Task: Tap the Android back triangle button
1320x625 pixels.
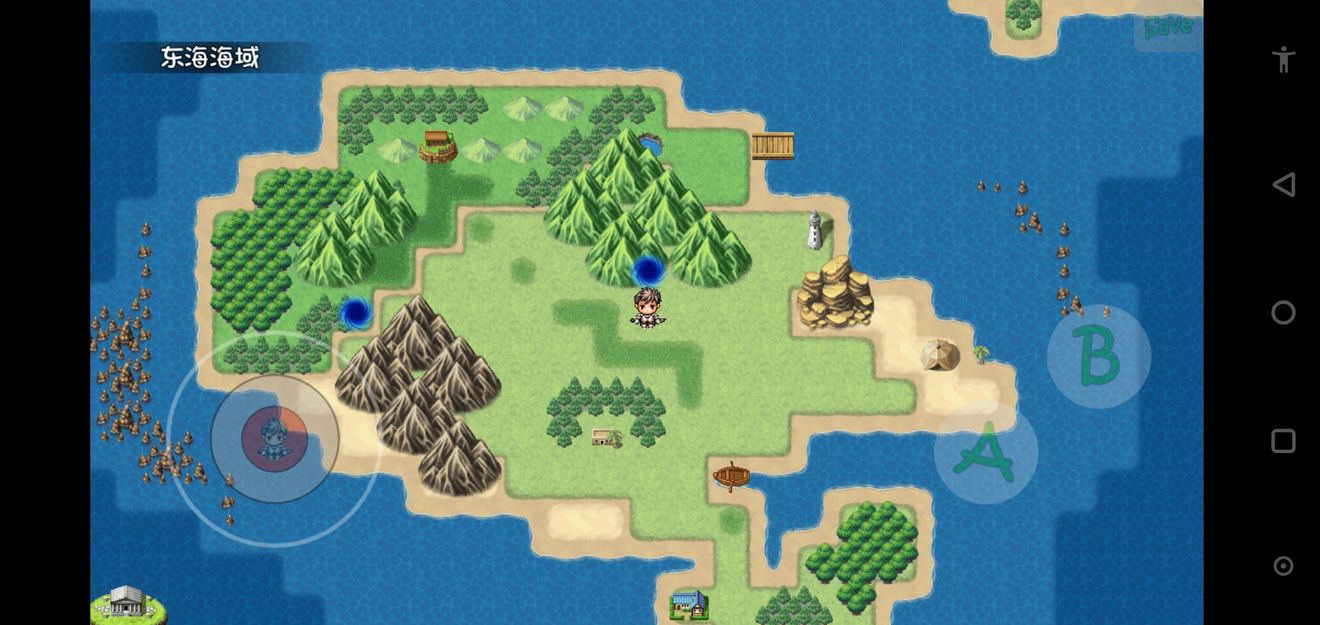Action: [x=1283, y=184]
